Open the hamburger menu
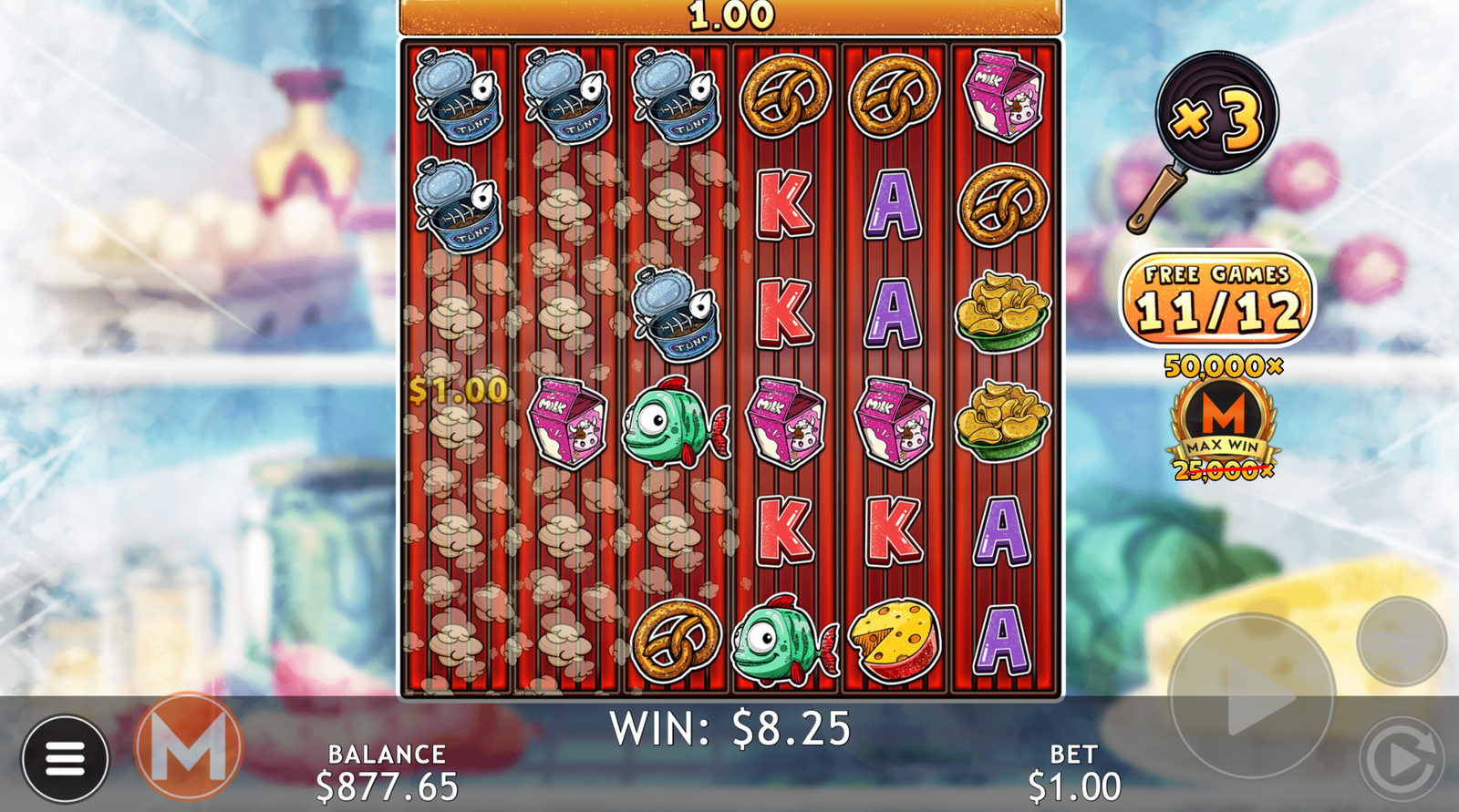Image resolution: width=1459 pixels, height=812 pixels. (x=65, y=758)
